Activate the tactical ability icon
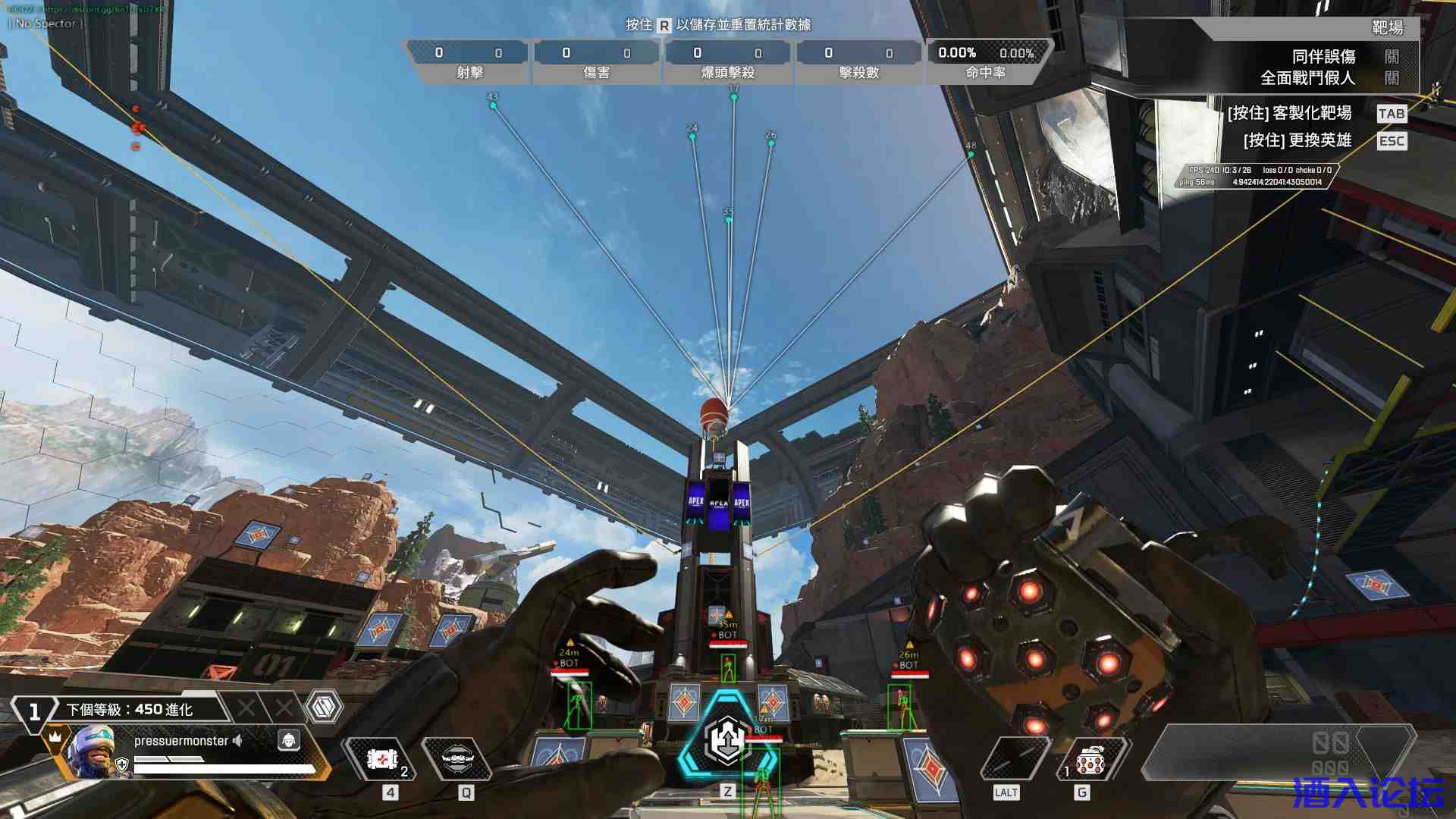The image size is (1456, 819). [x=457, y=759]
